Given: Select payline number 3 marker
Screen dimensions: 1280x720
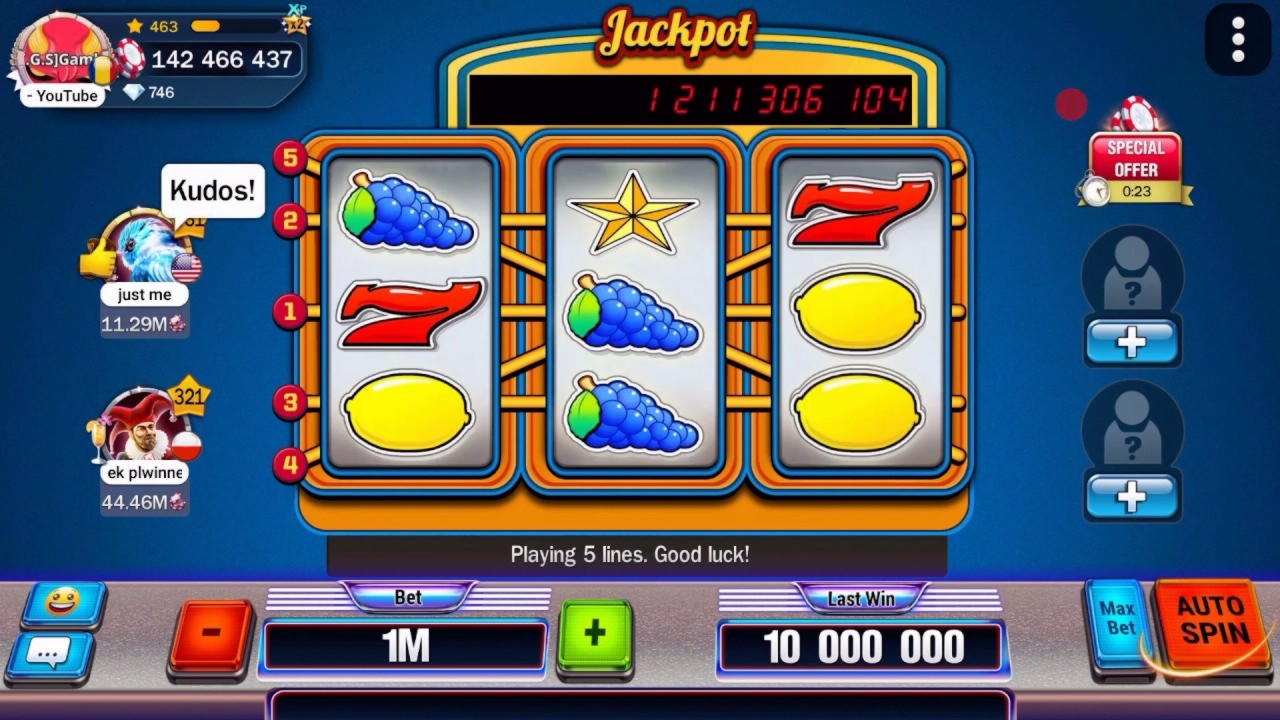Looking at the screenshot, I should click(290, 402).
